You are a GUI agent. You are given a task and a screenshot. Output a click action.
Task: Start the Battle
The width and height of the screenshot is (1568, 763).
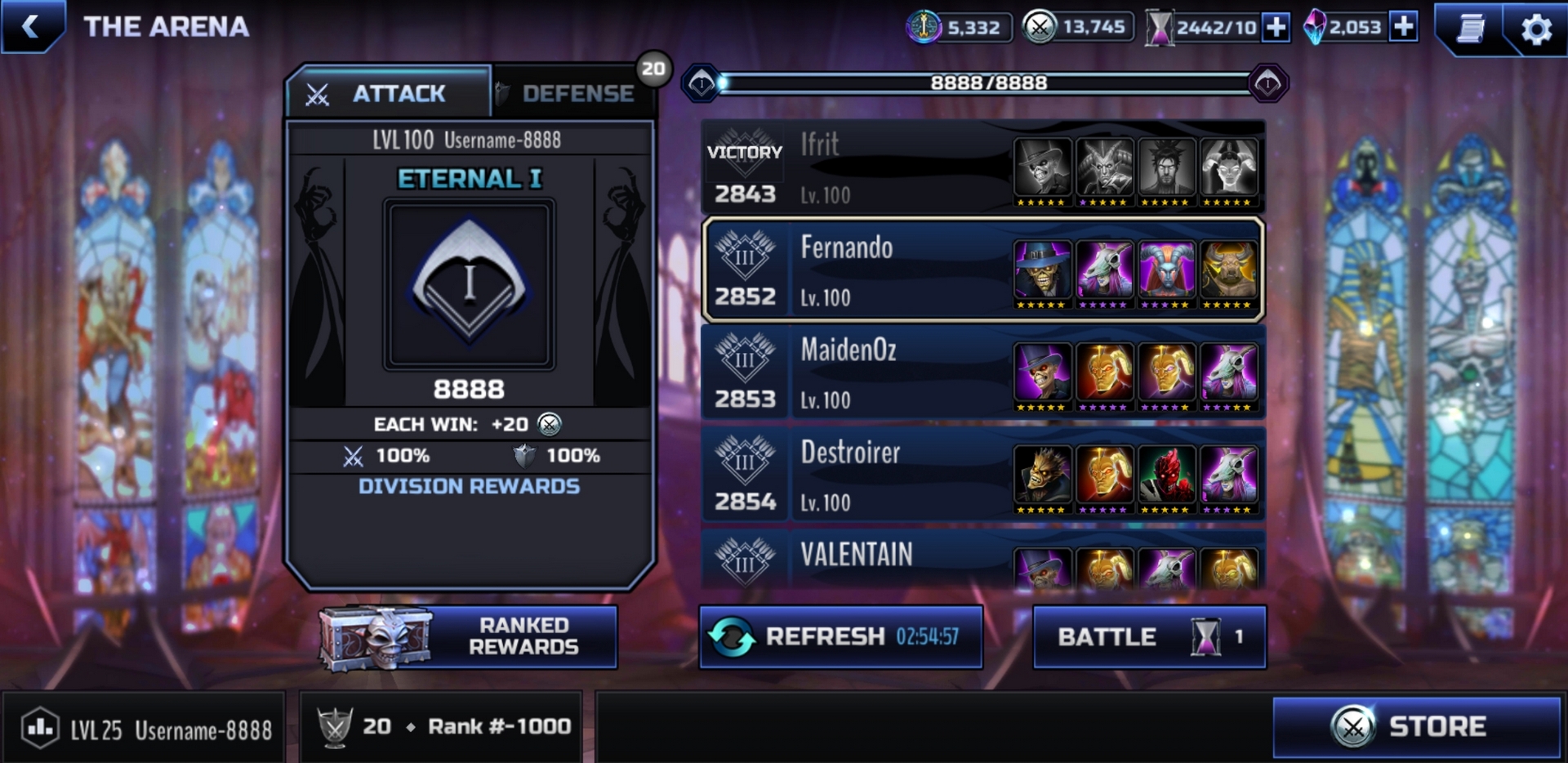tap(1149, 637)
